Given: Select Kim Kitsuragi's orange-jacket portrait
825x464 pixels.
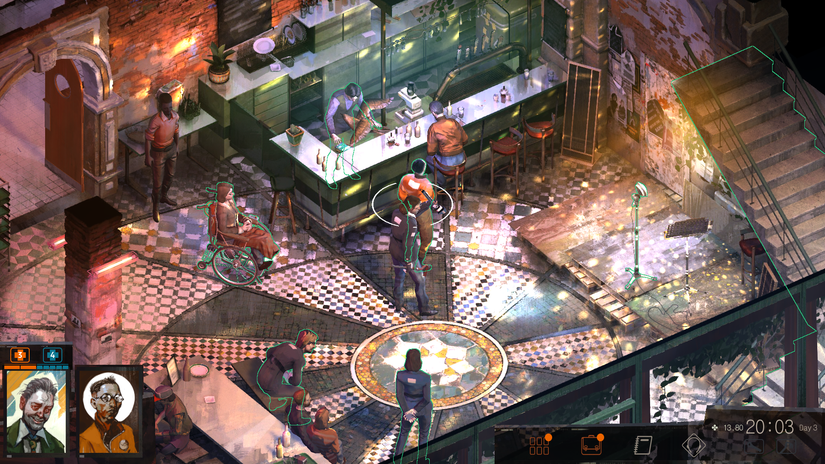Looking at the screenshot, I should click(107, 409).
